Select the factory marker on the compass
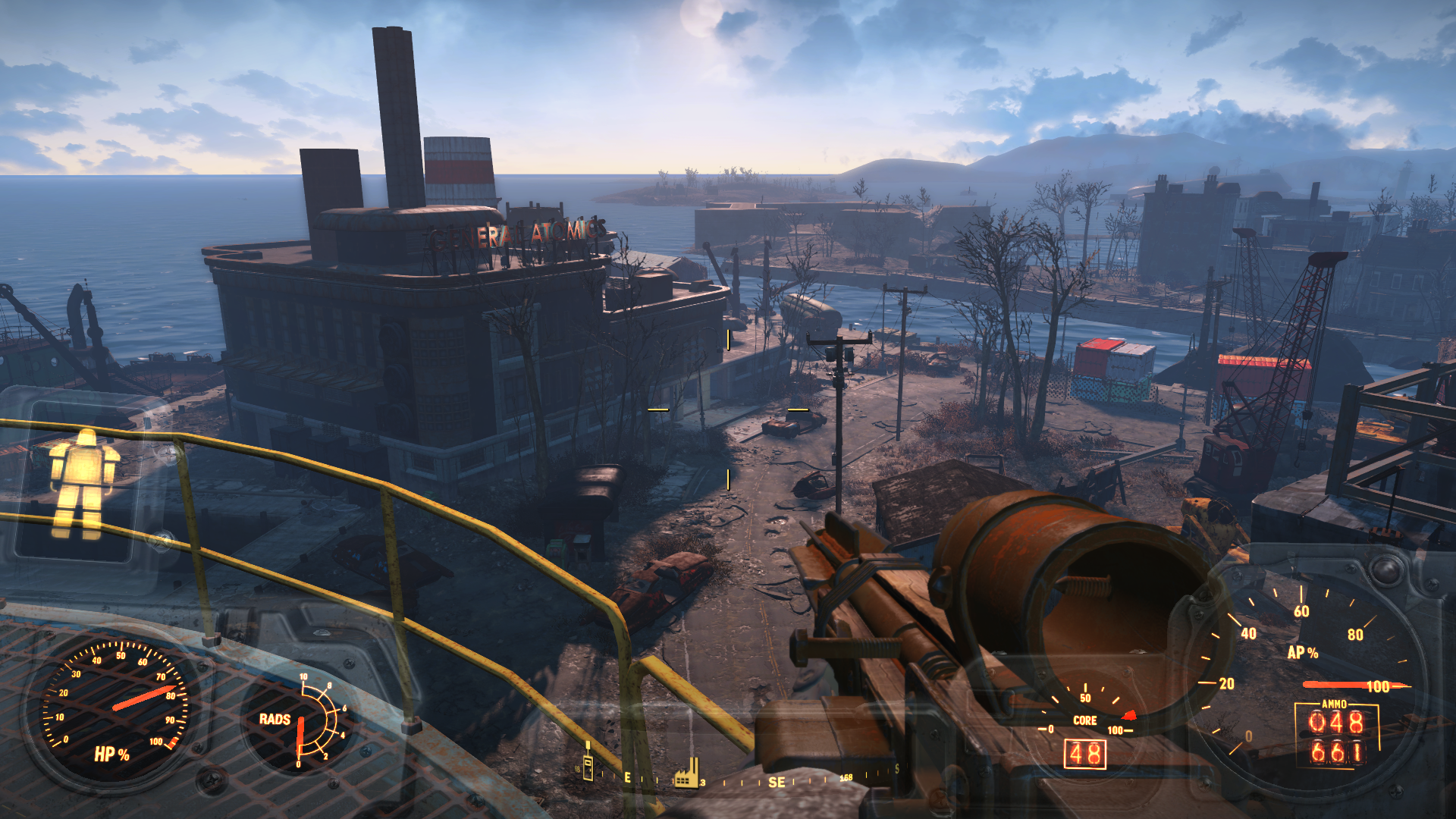 (686, 773)
